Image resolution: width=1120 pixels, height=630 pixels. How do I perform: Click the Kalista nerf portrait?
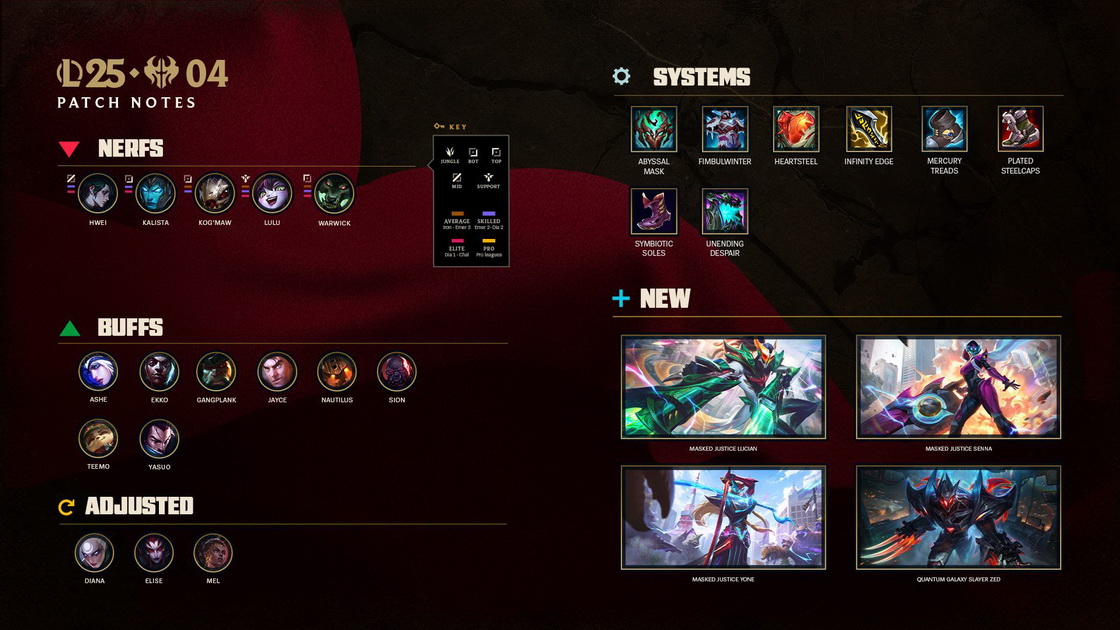(x=155, y=193)
